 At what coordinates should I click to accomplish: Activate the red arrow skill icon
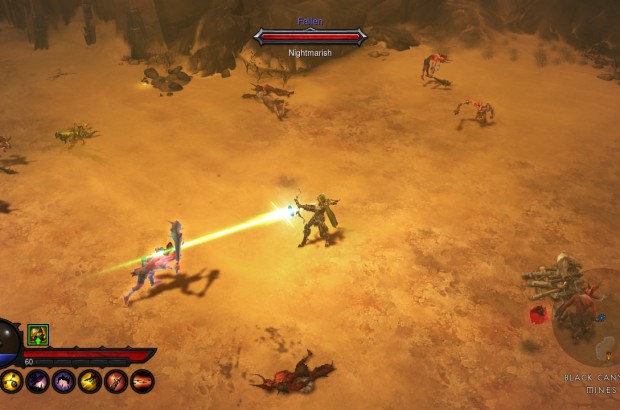tap(116, 381)
